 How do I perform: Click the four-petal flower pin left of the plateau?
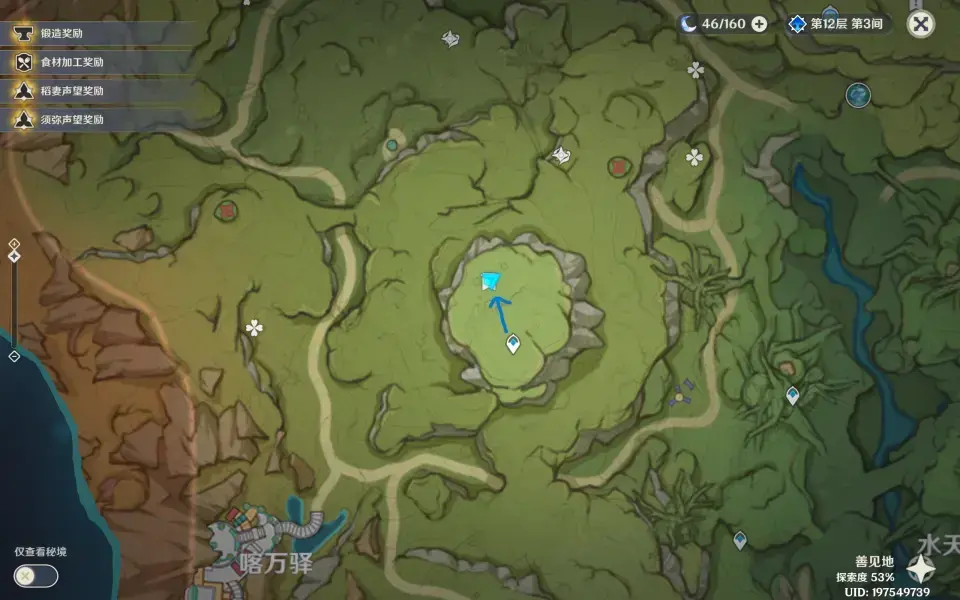coord(255,327)
